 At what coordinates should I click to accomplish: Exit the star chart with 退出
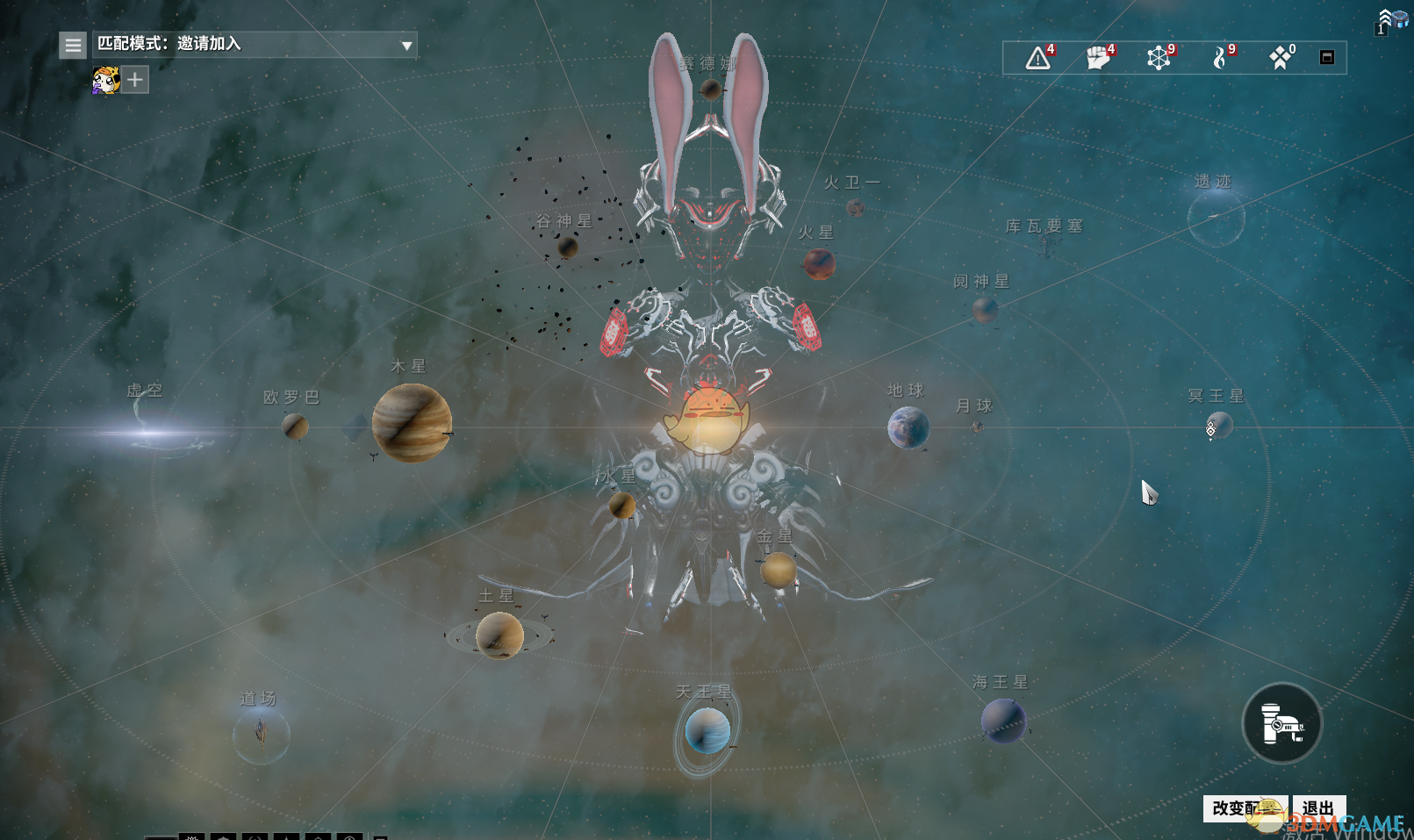(x=1318, y=808)
